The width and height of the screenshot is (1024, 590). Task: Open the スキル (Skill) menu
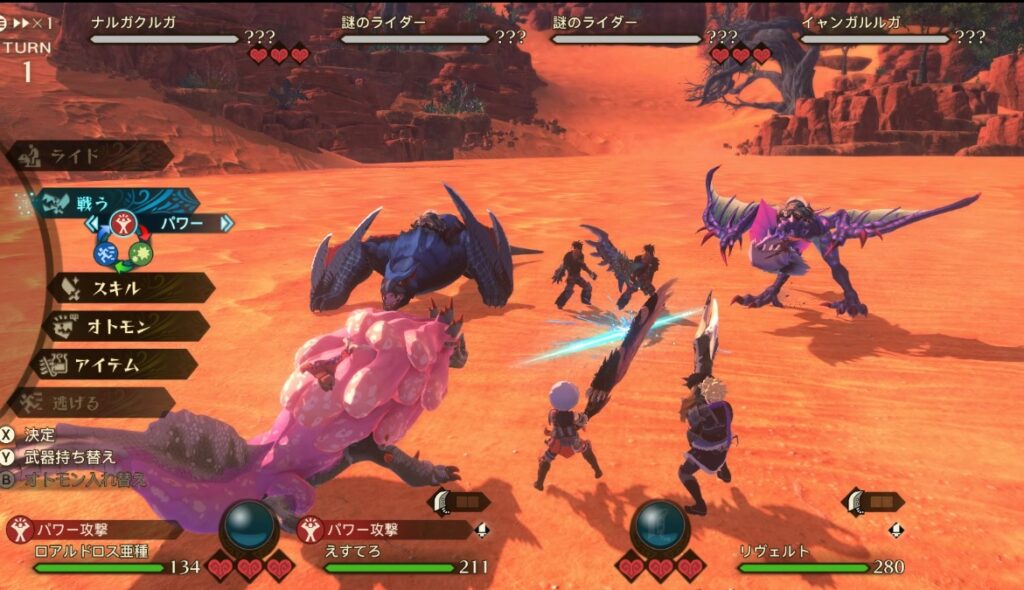130,288
